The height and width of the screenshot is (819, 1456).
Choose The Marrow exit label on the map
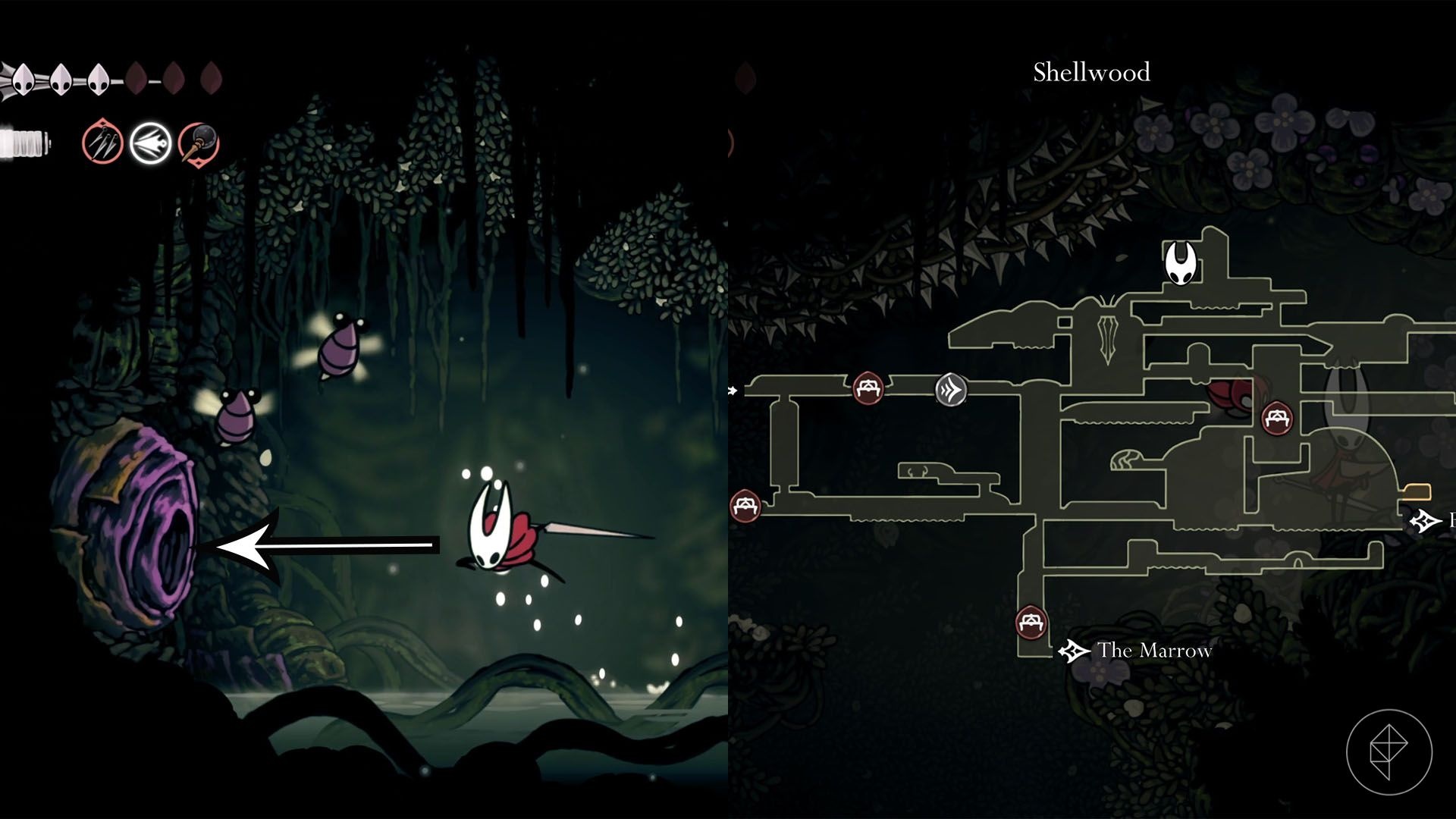click(1153, 651)
